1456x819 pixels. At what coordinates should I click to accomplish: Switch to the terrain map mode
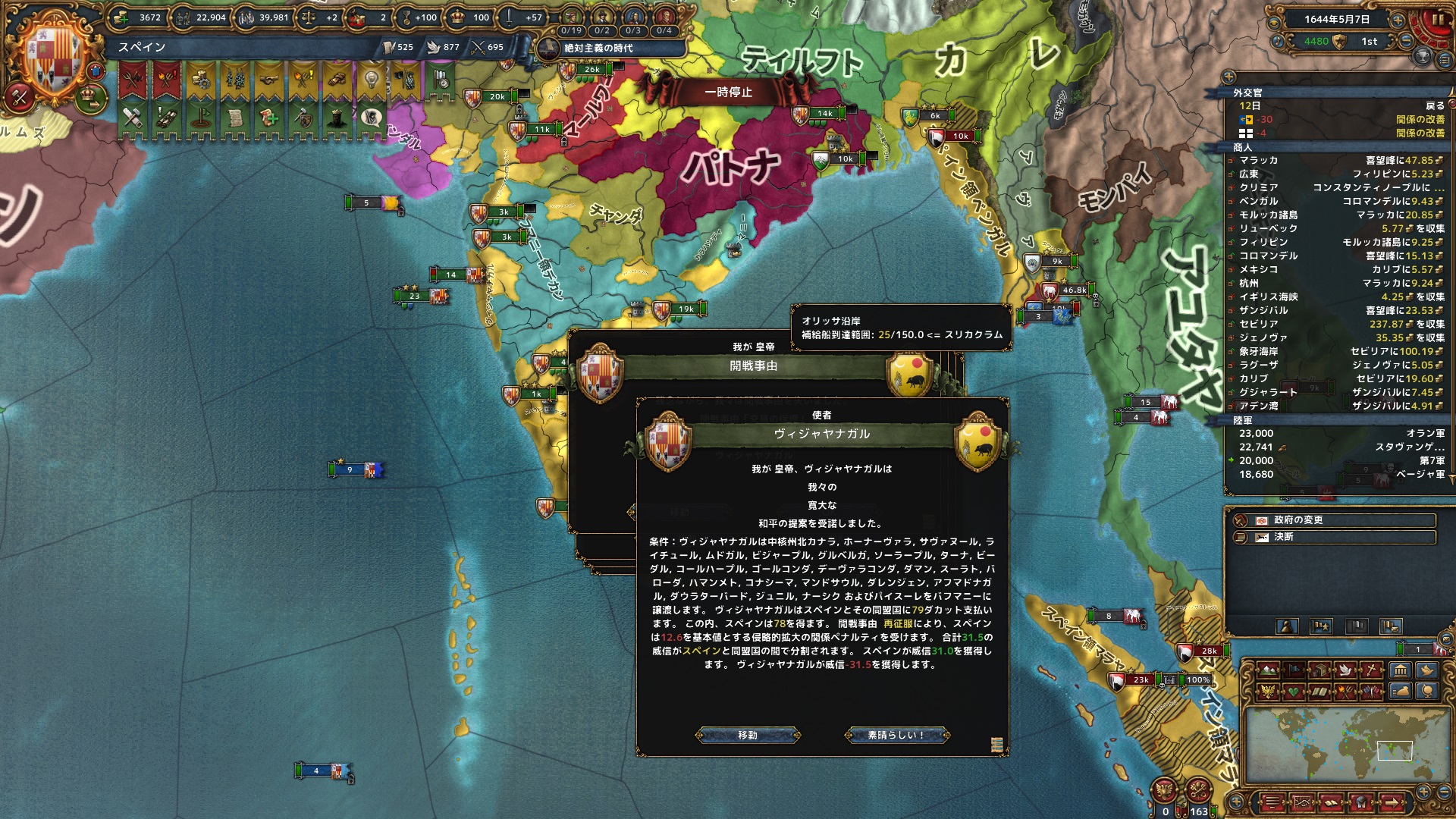1266,670
